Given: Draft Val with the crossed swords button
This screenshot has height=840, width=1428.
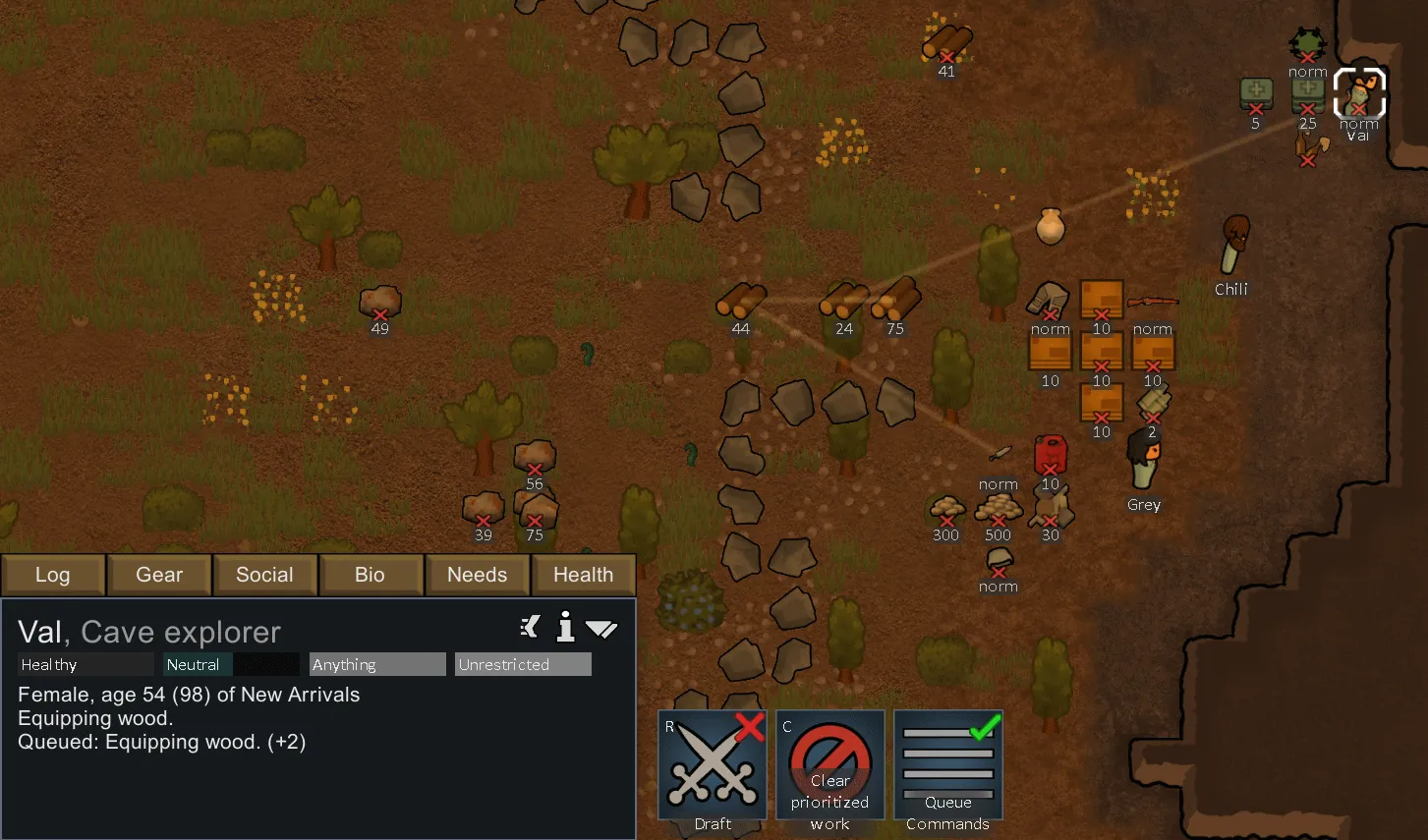Looking at the screenshot, I should click(x=713, y=765).
